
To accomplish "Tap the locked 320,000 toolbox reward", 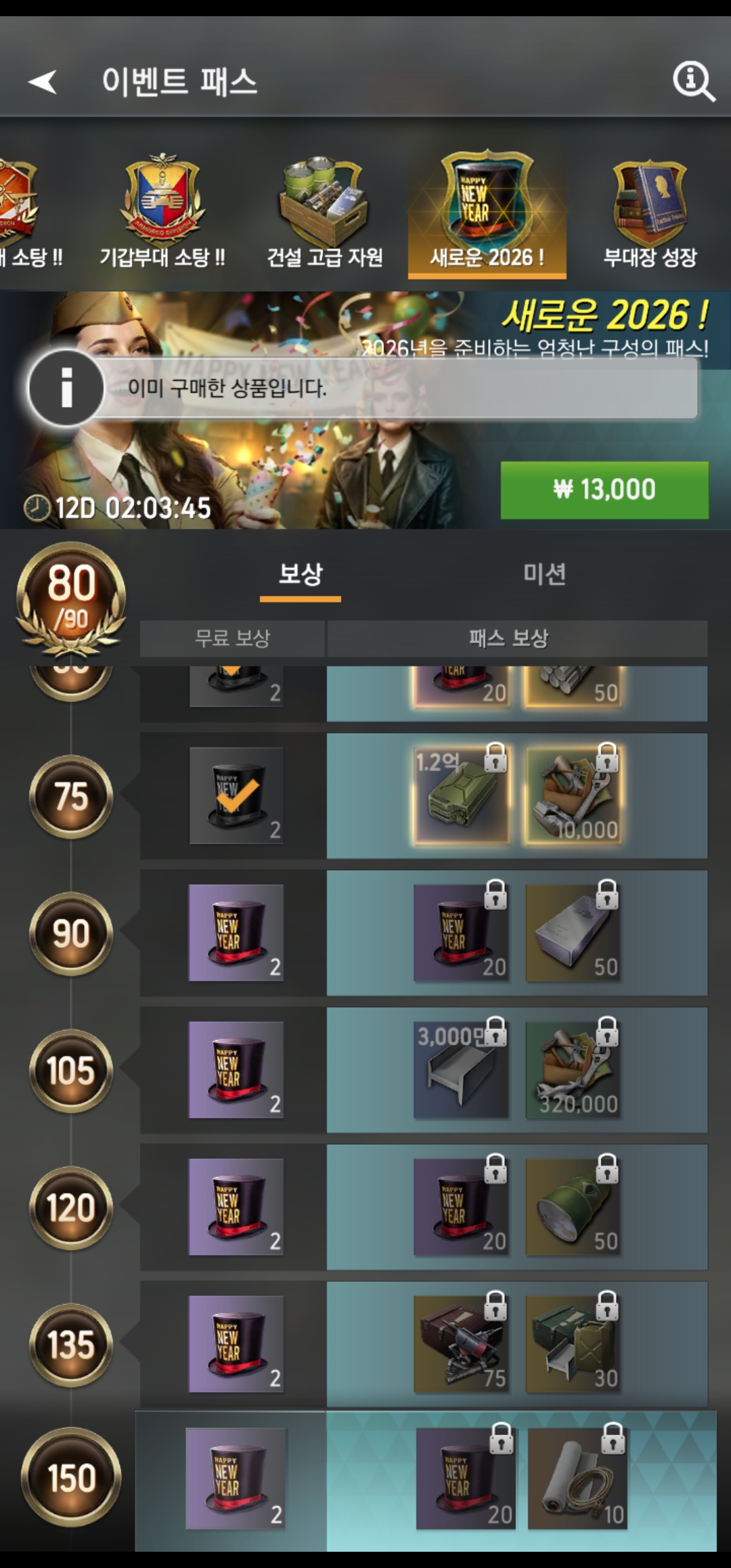I will pos(573,1070).
